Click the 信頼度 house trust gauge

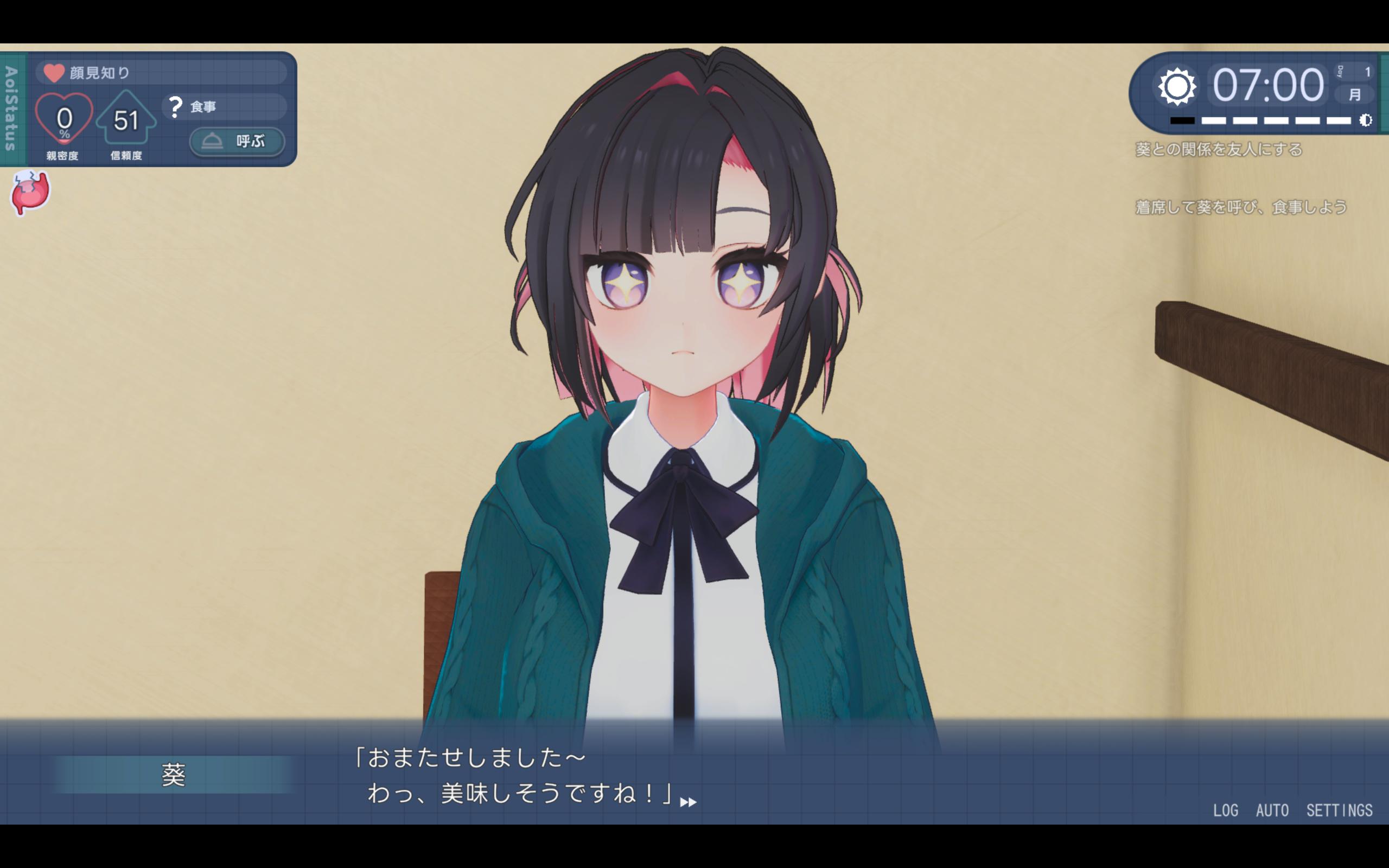point(126,119)
